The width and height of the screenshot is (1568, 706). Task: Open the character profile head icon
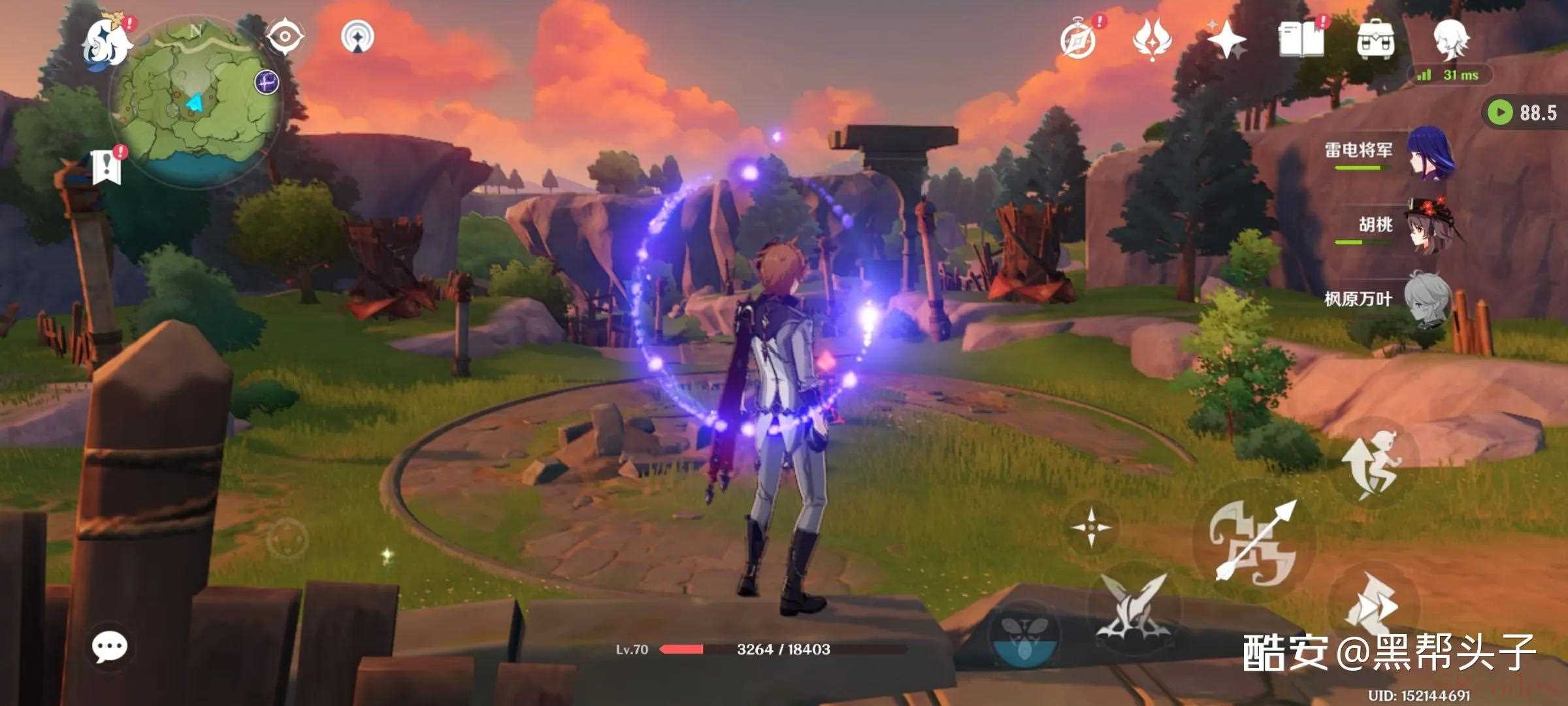[x=1451, y=39]
